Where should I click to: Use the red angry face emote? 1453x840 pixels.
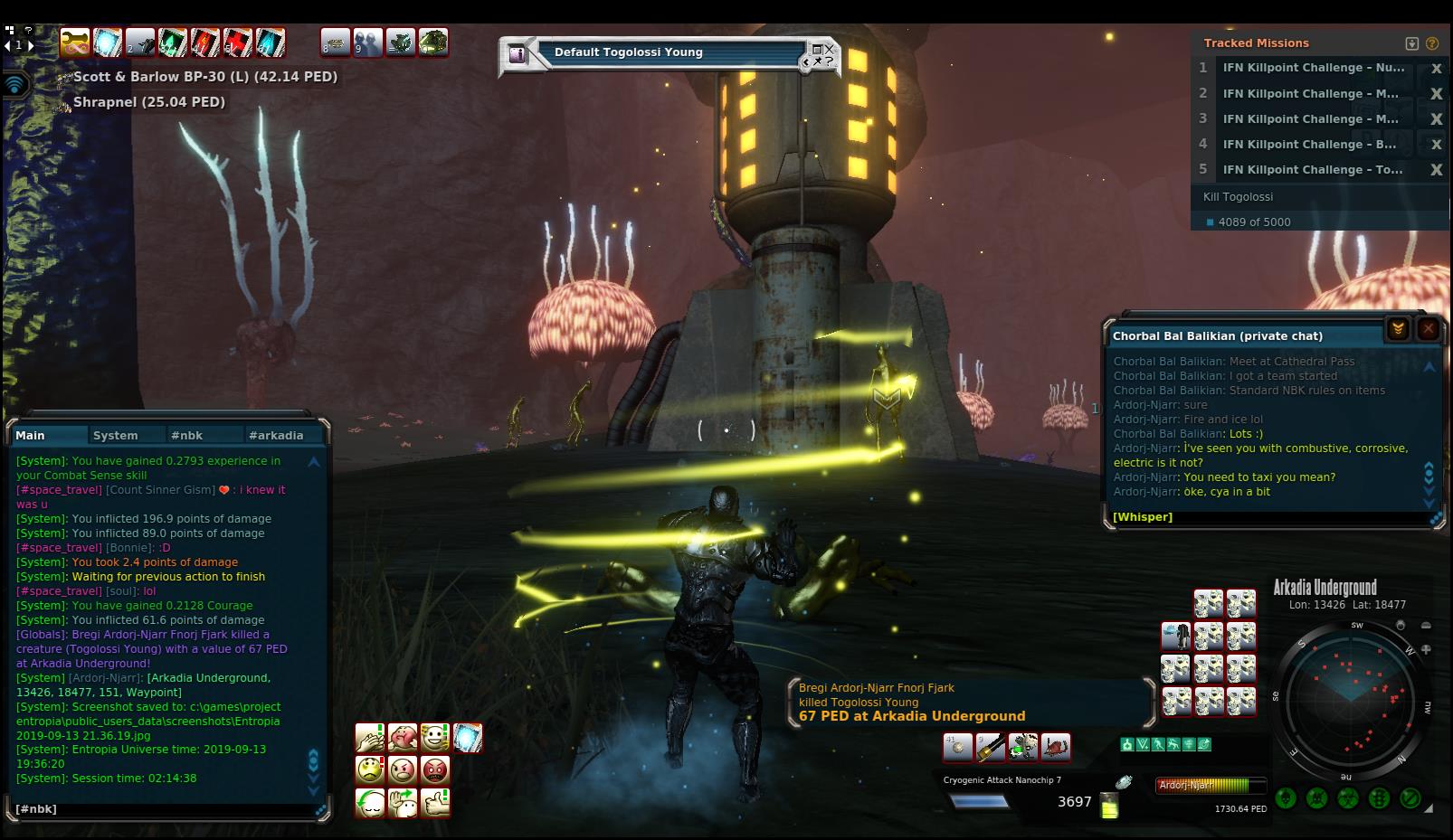[435, 770]
